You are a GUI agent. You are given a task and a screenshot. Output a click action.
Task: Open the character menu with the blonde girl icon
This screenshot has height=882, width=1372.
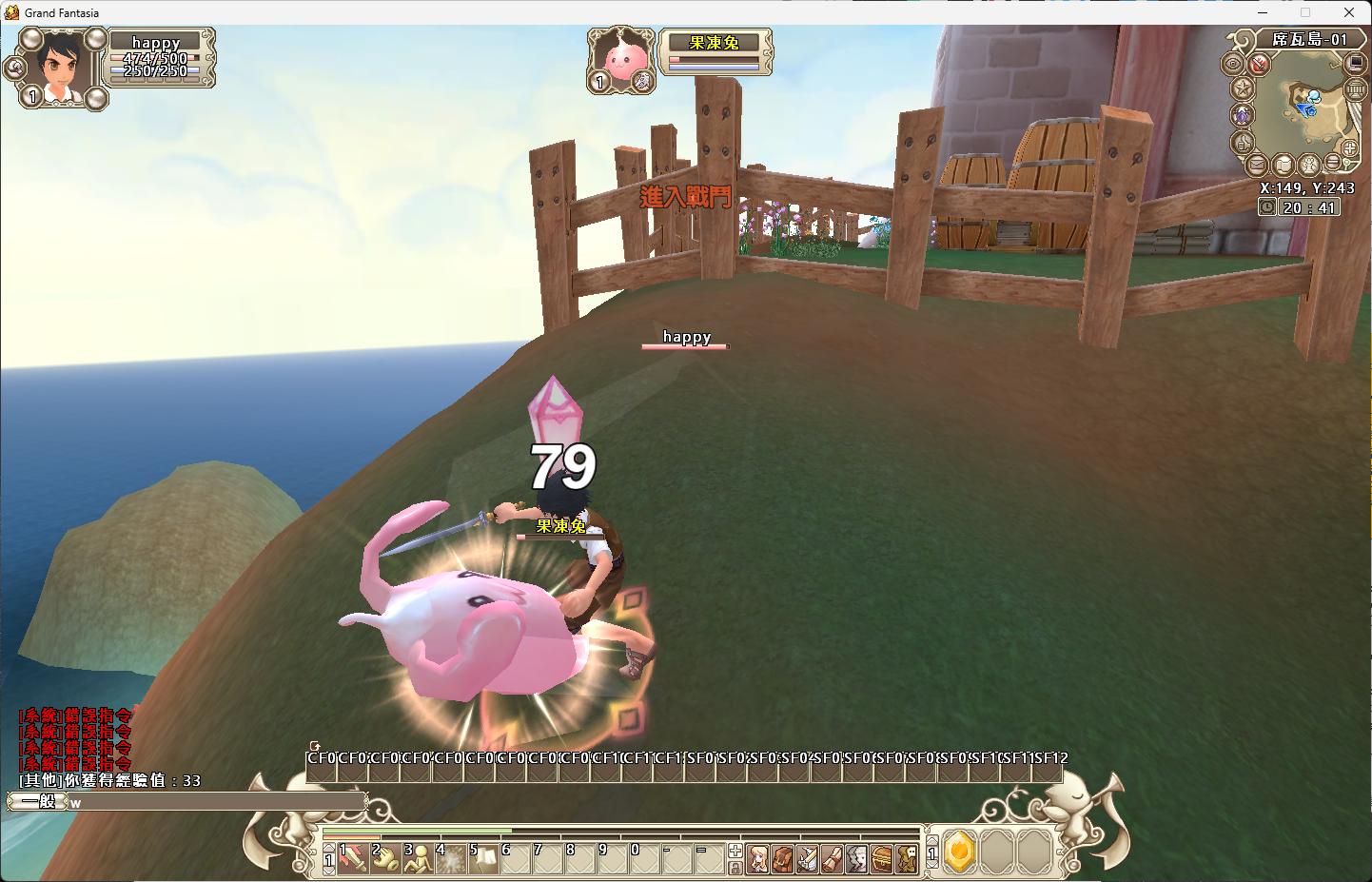click(x=758, y=858)
